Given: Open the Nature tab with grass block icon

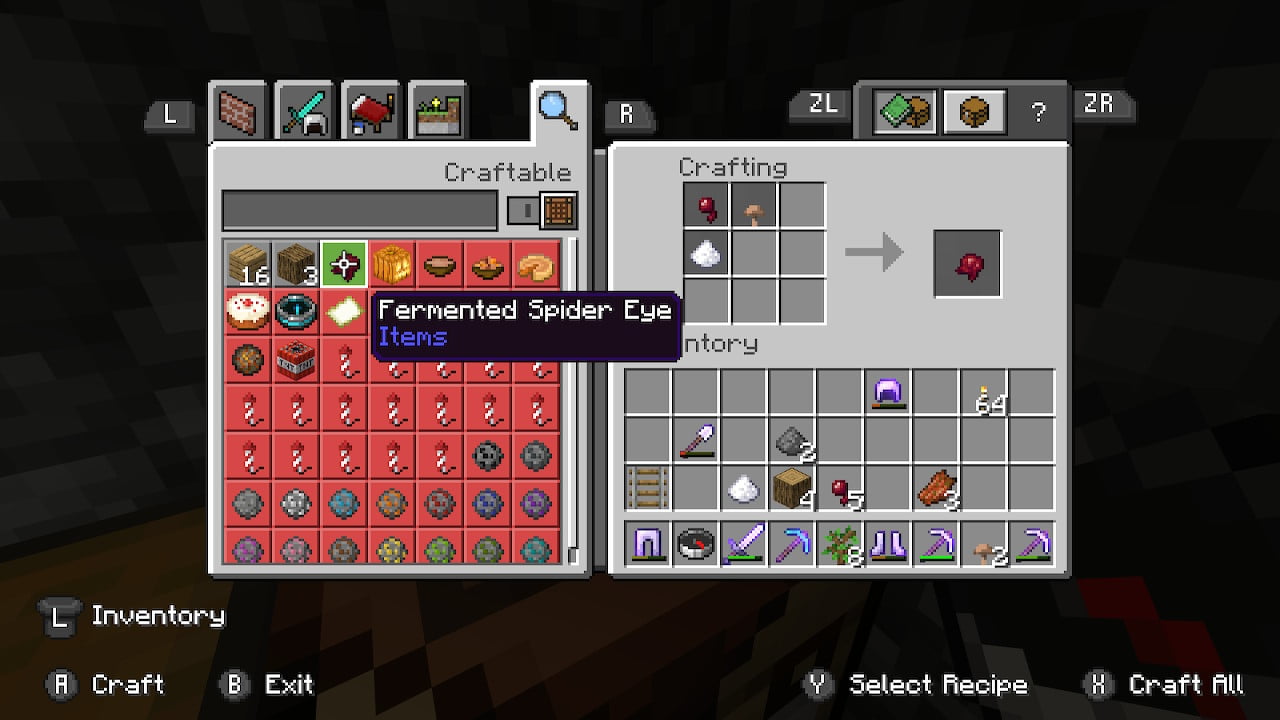Looking at the screenshot, I should click(438, 110).
